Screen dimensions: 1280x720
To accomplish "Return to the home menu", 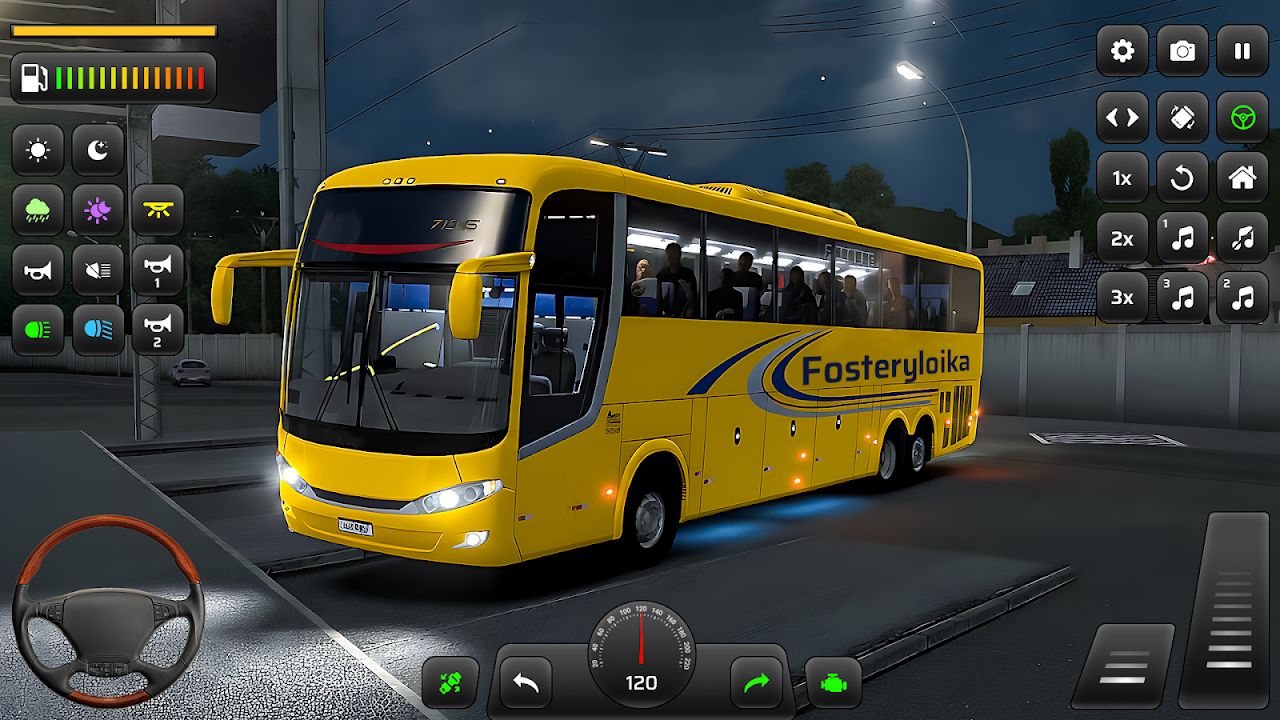I will pyautogui.click(x=1242, y=178).
